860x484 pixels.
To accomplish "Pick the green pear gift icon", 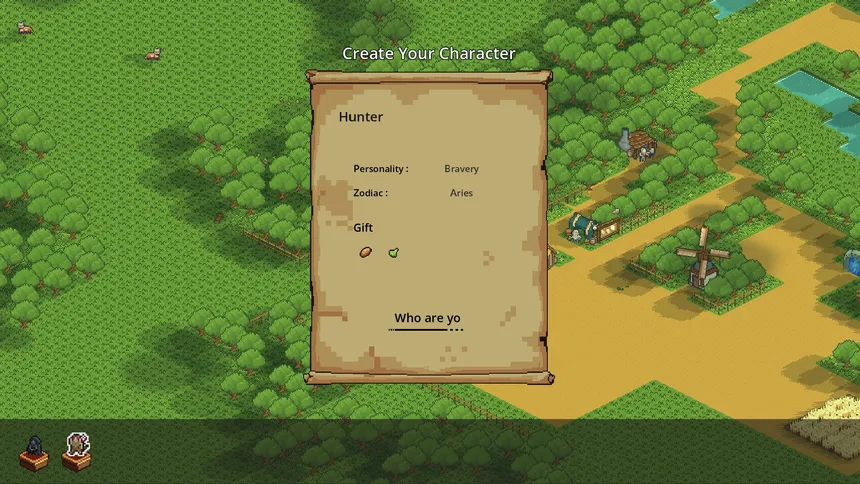I will click(393, 252).
